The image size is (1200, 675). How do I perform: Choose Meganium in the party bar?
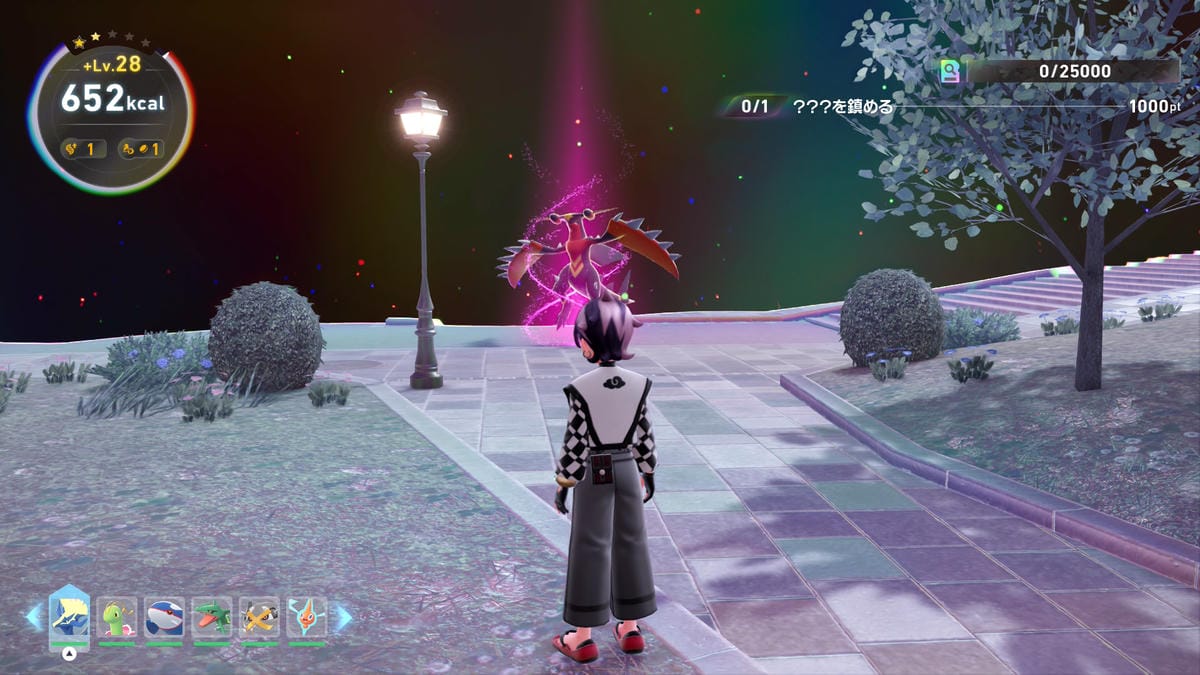click(x=117, y=617)
